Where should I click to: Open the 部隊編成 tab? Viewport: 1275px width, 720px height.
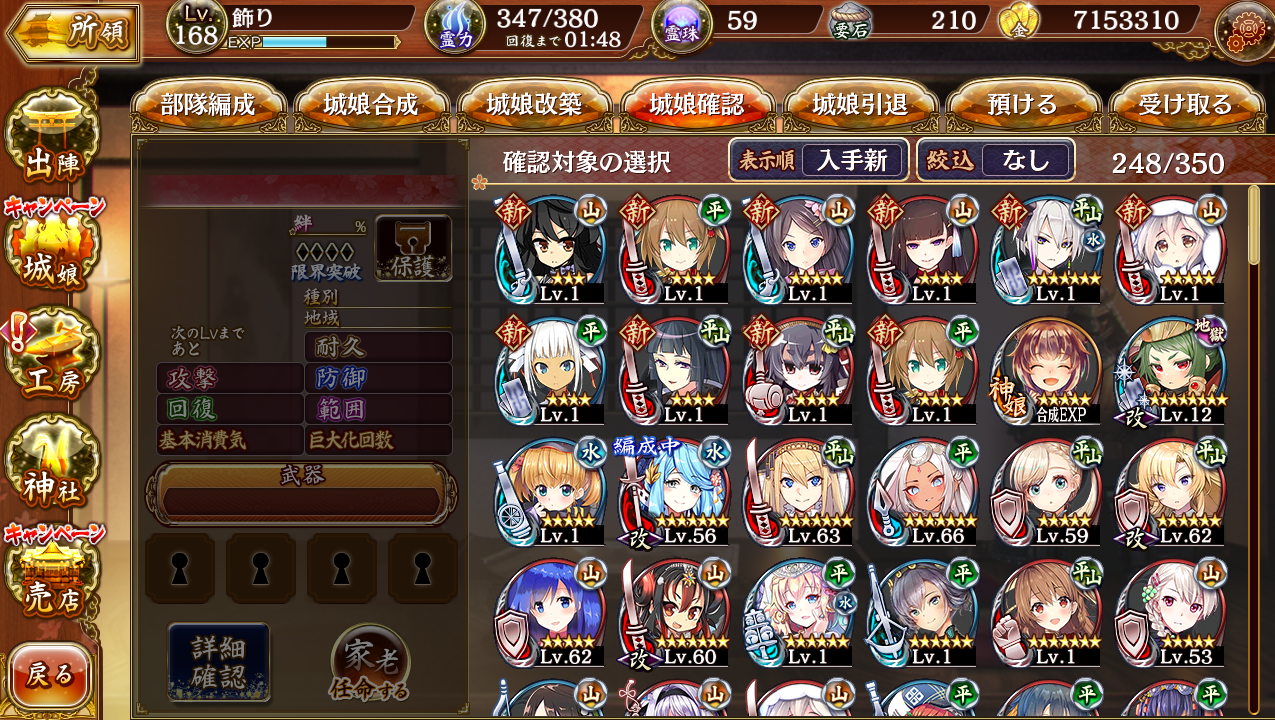pyautogui.click(x=208, y=105)
